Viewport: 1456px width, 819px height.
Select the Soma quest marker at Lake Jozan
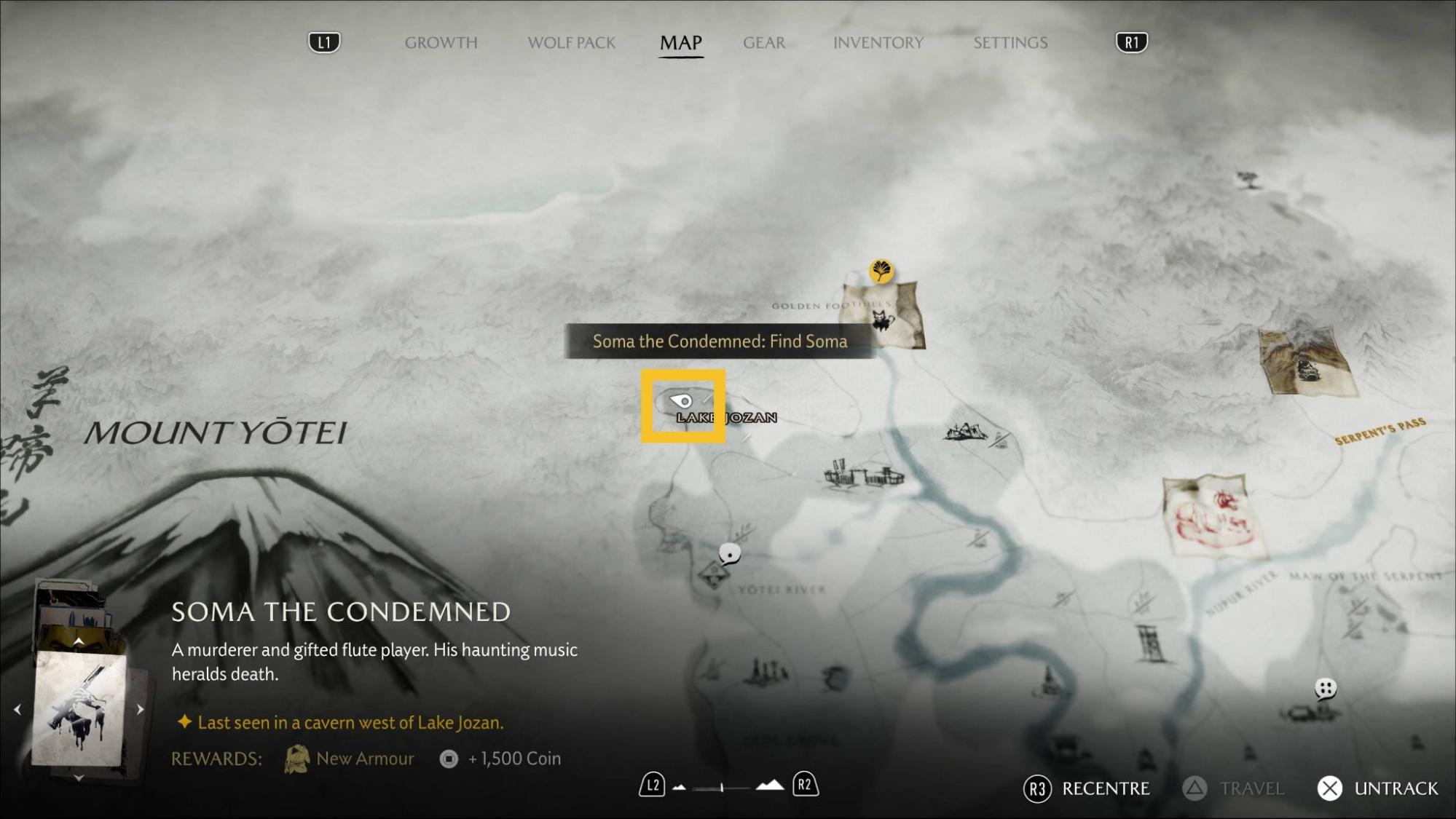pyautogui.click(x=682, y=401)
